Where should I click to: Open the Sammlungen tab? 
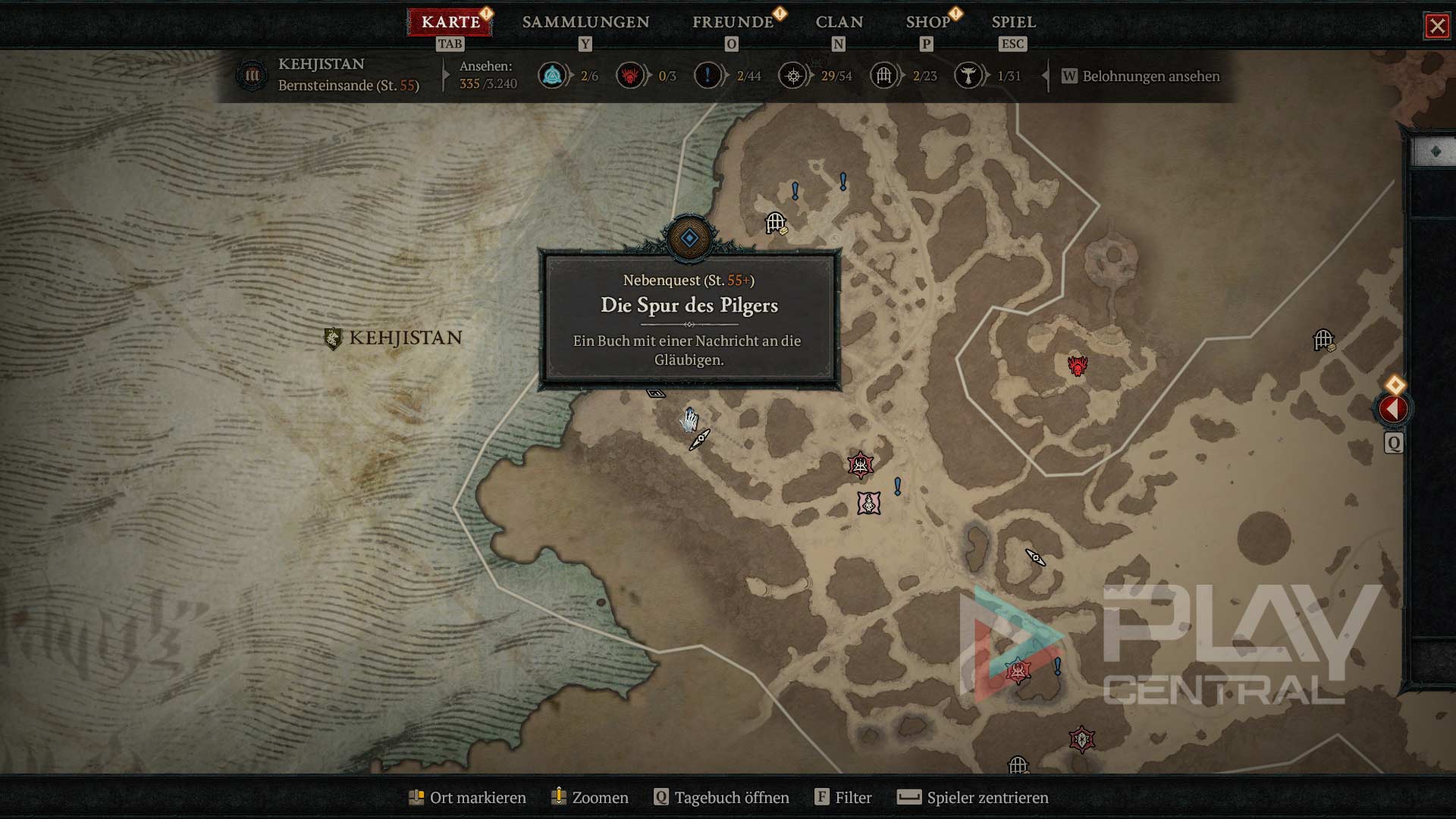[585, 22]
